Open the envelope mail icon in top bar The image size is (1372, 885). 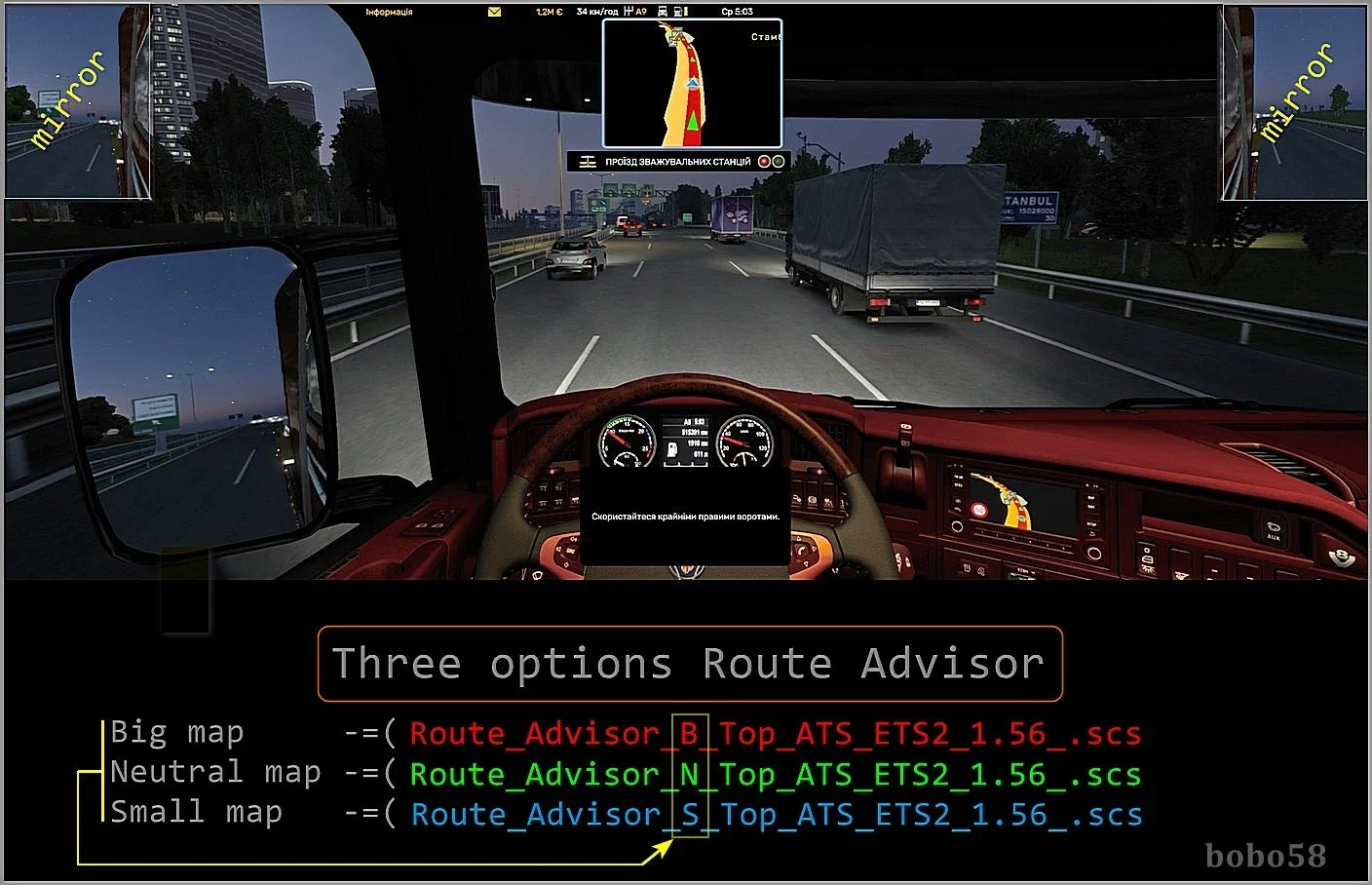point(494,11)
